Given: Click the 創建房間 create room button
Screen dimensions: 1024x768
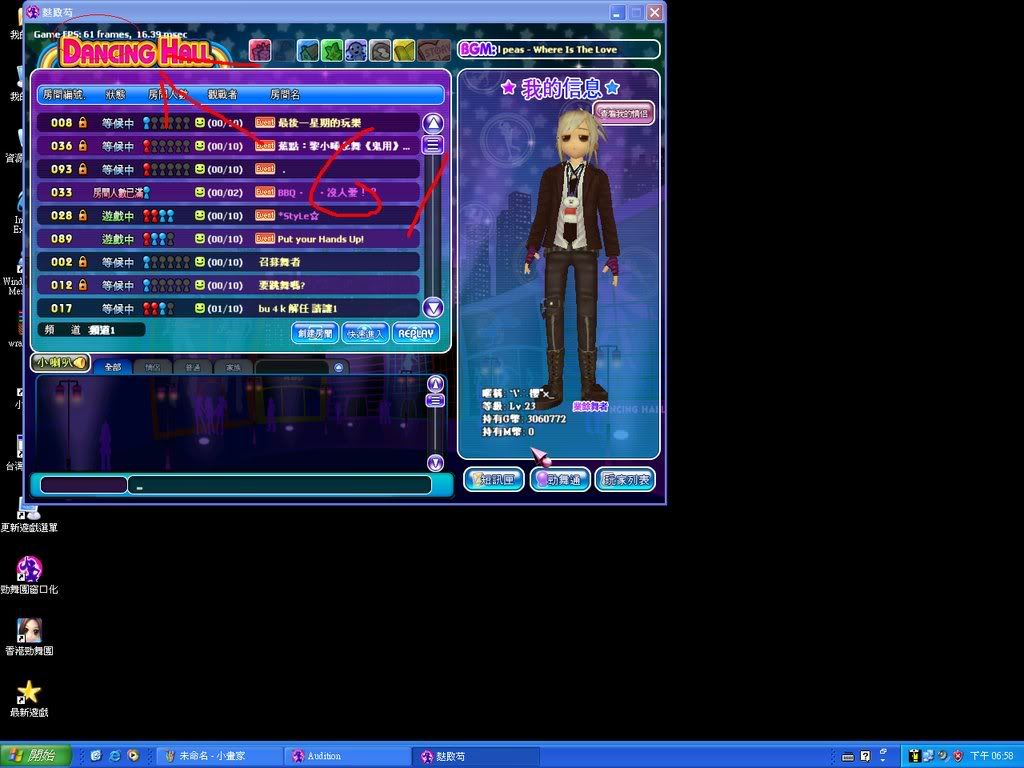Looking at the screenshot, I should (314, 333).
